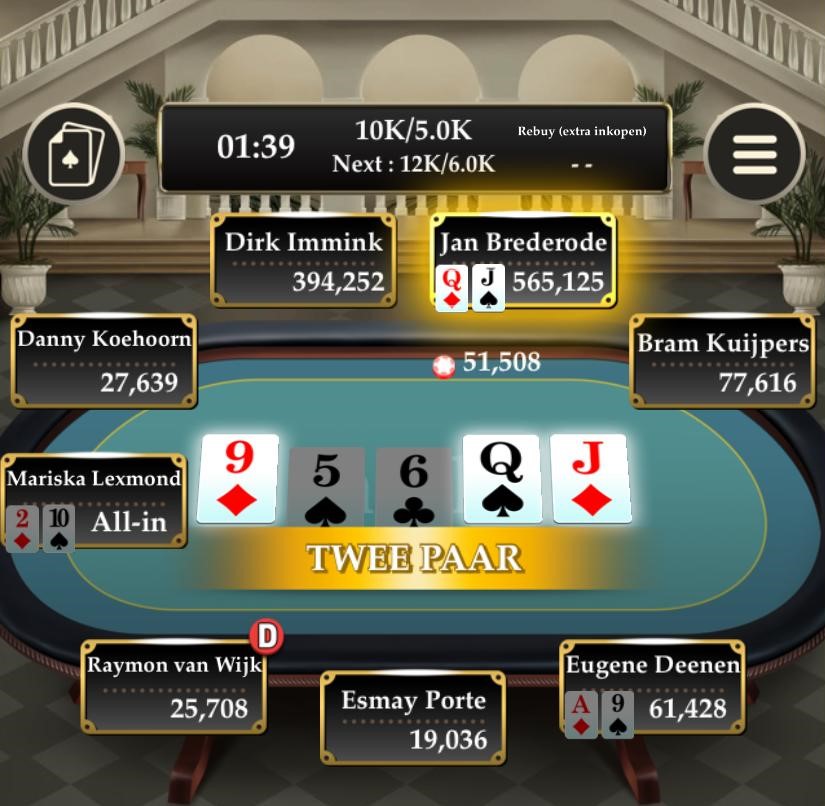Open Jan Brederode's player panel

pos(524,260)
